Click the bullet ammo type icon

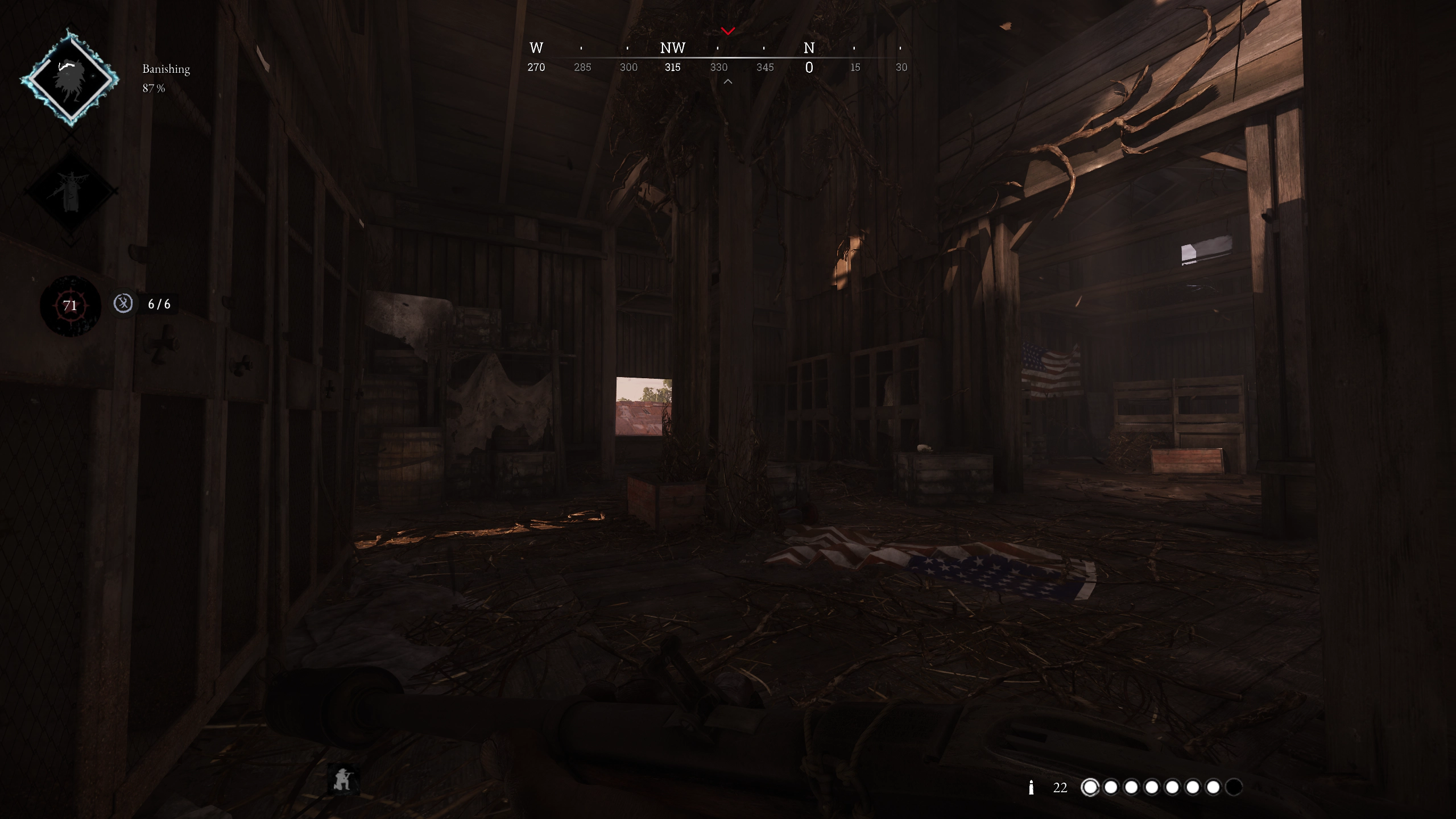click(1032, 788)
